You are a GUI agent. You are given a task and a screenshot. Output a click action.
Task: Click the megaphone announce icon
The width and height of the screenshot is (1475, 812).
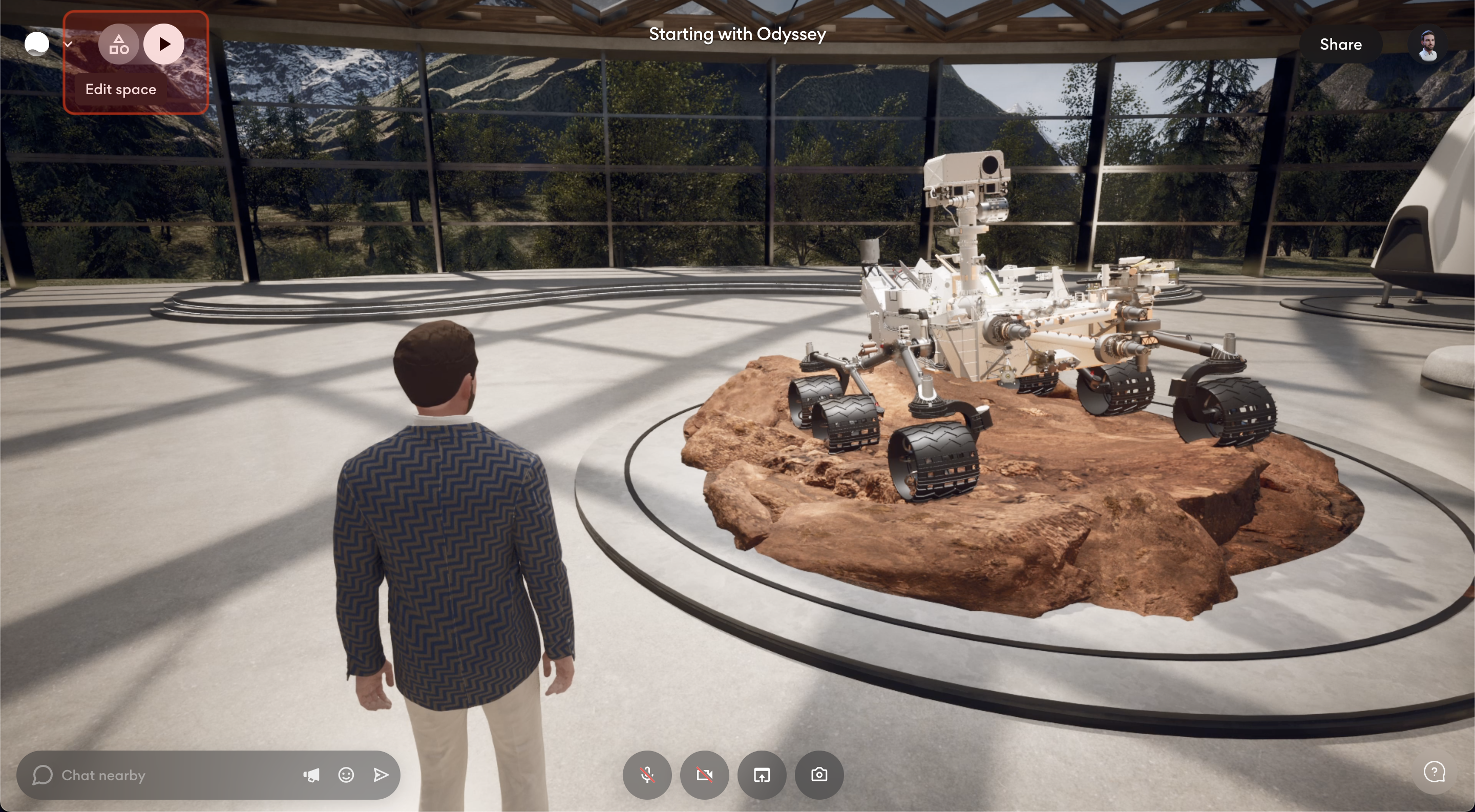click(x=311, y=775)
